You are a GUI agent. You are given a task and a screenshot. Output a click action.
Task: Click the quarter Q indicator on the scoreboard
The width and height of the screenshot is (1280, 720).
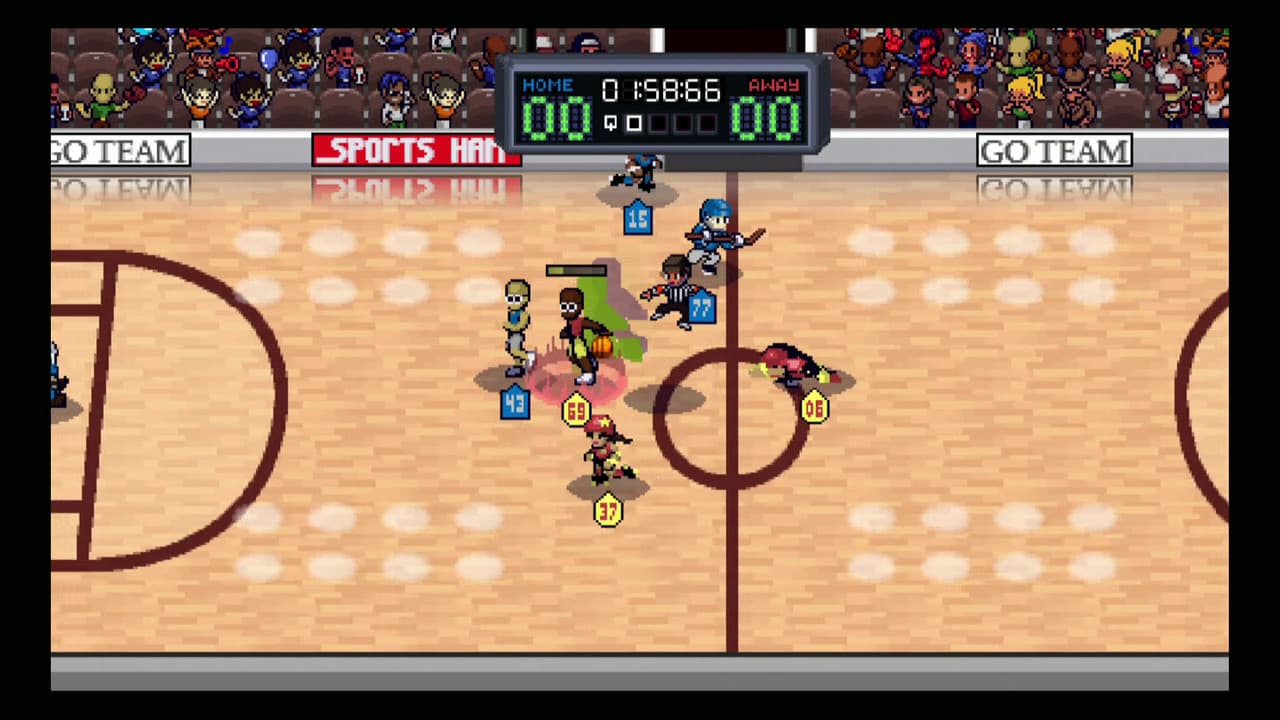tap(610, 122)
